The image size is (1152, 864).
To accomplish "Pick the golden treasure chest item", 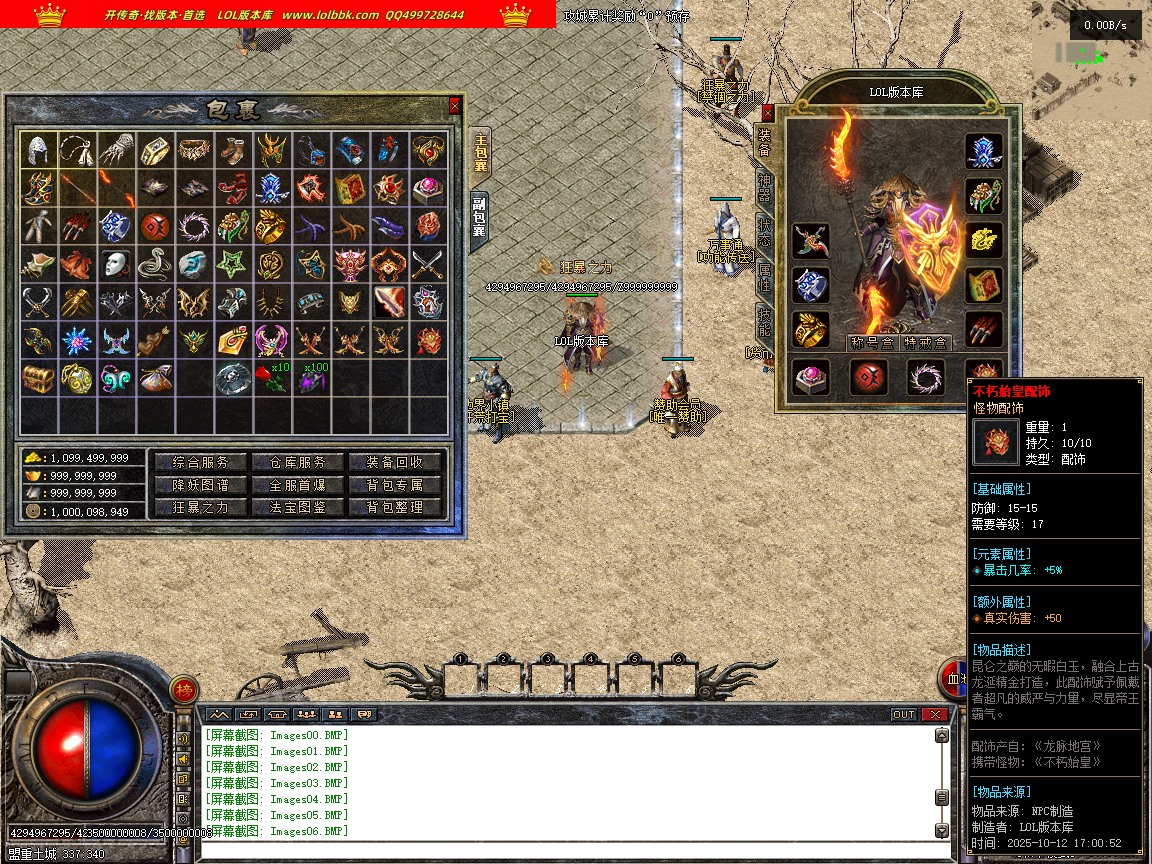I will 40,378.
